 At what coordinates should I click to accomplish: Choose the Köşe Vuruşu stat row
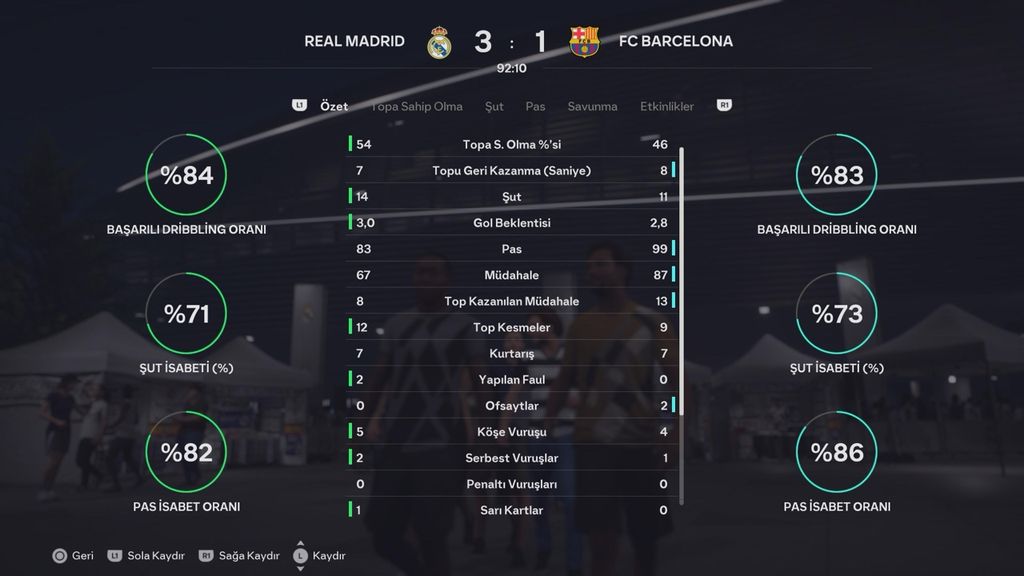pyautogui.click(x=512, y=432)
